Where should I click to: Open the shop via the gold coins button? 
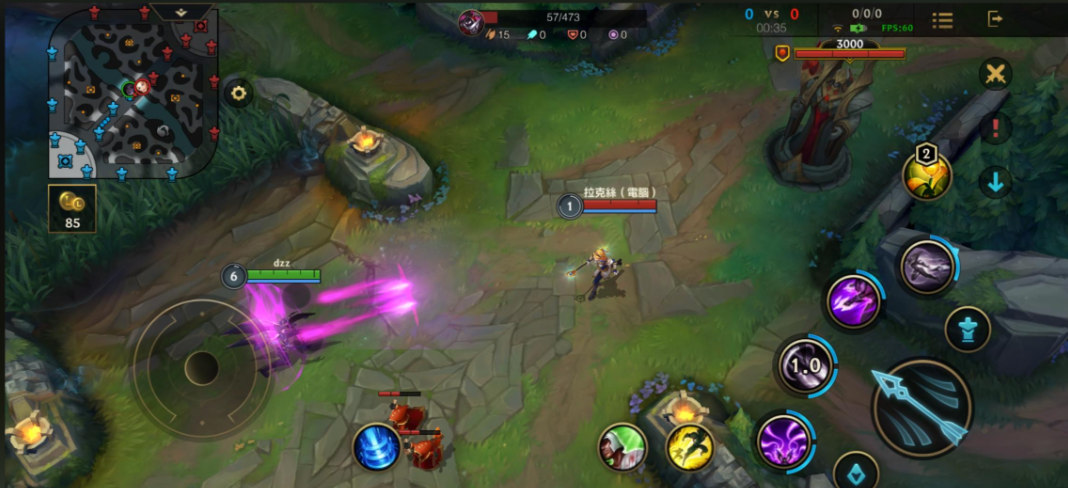coord(72,208)
